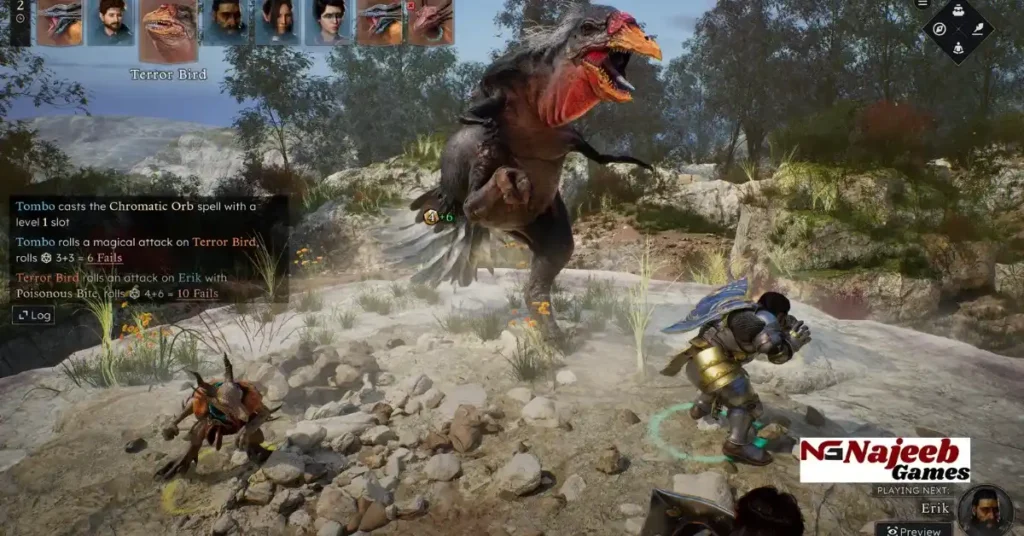Select the meditating figure rest icon

958,47
